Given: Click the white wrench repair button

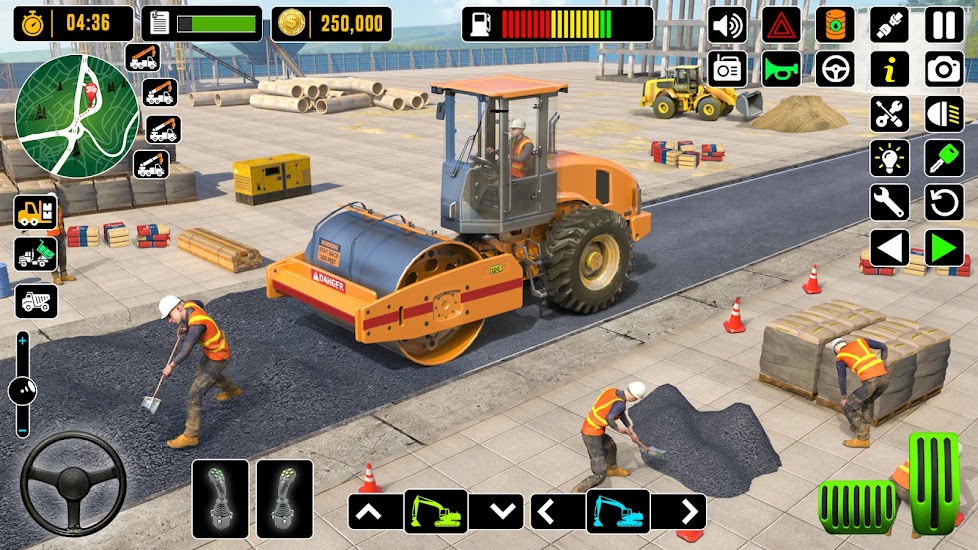Looking at the screenshot, I should pos(889,203).
